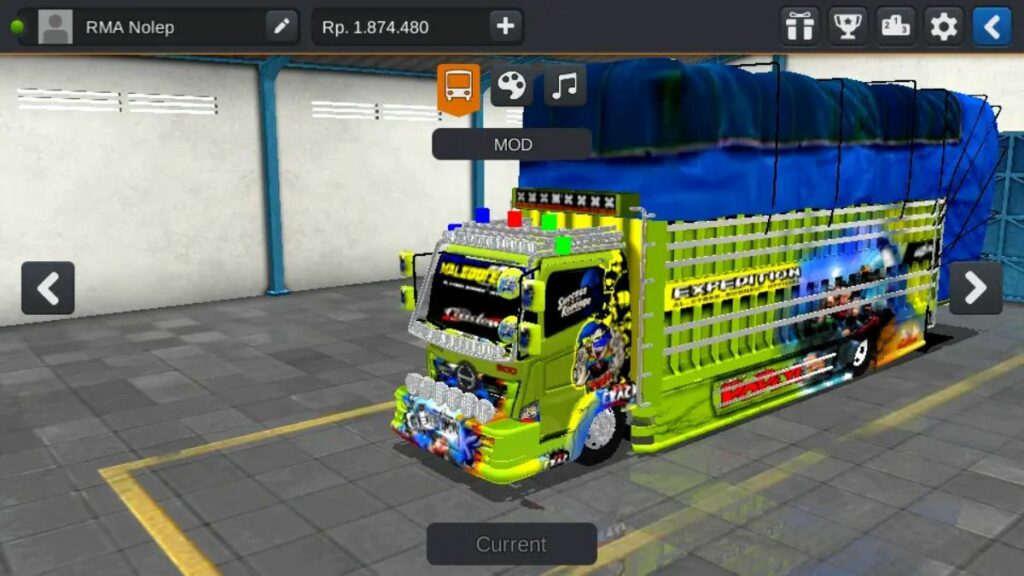Switch to the bus vehicle tab
The image size is (1024, 576).
coord(458,87)
